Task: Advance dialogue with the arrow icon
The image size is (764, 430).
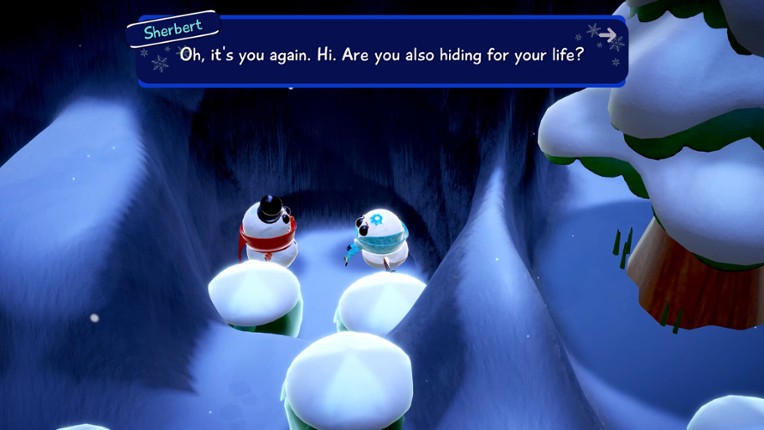Action: [607, 35]
